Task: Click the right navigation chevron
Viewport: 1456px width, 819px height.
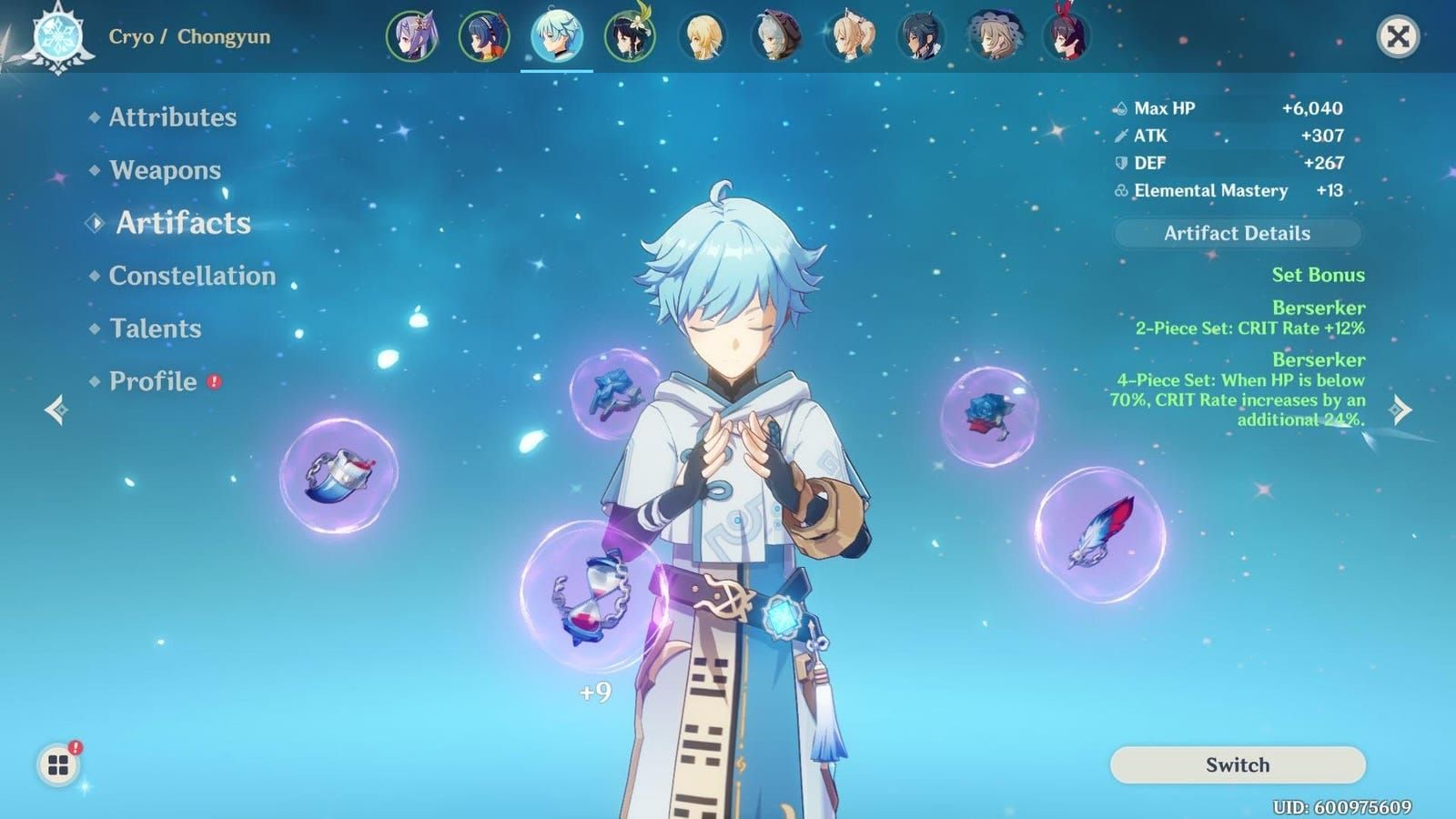Action: [1399, 410]
